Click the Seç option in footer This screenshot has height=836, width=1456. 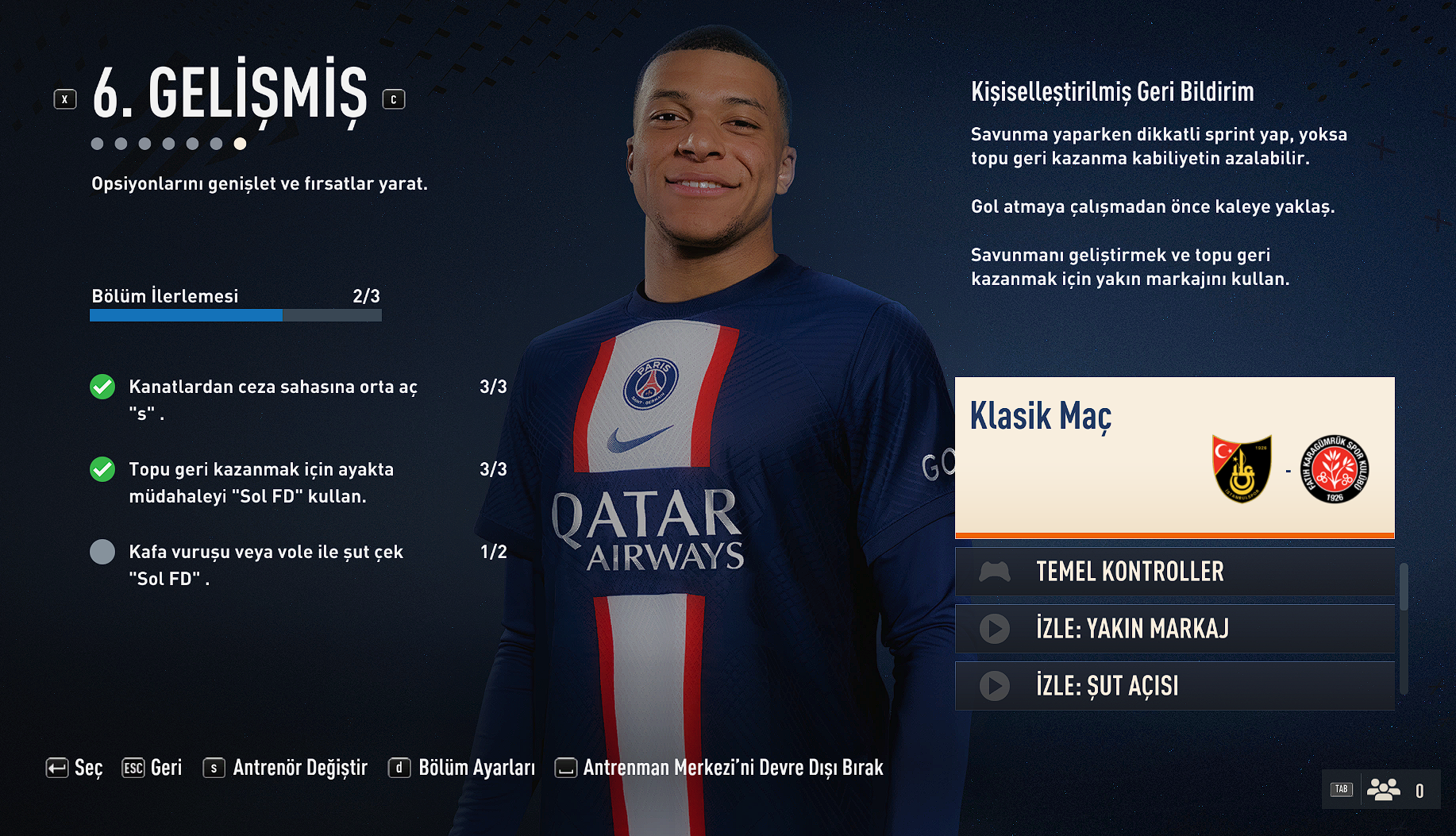pyautogui.click(x=75, y=768)
